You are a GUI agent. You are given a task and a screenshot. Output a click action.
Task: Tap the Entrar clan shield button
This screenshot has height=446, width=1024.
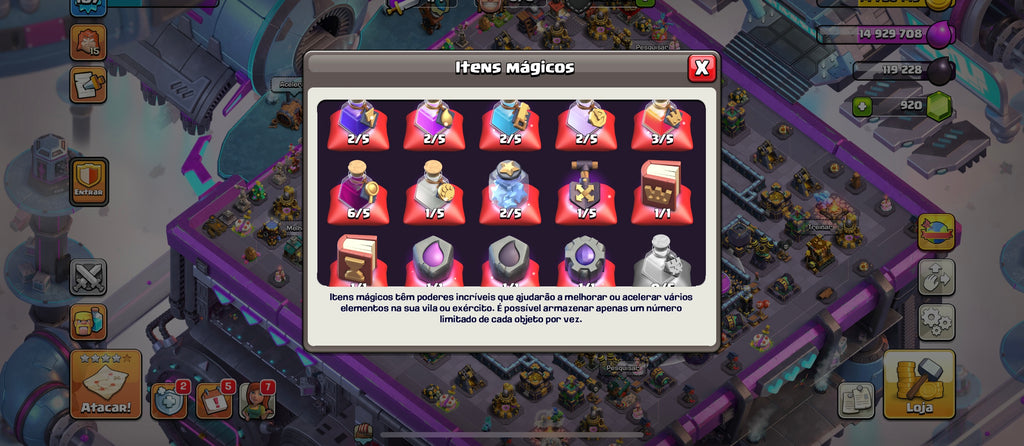point(88,181)
